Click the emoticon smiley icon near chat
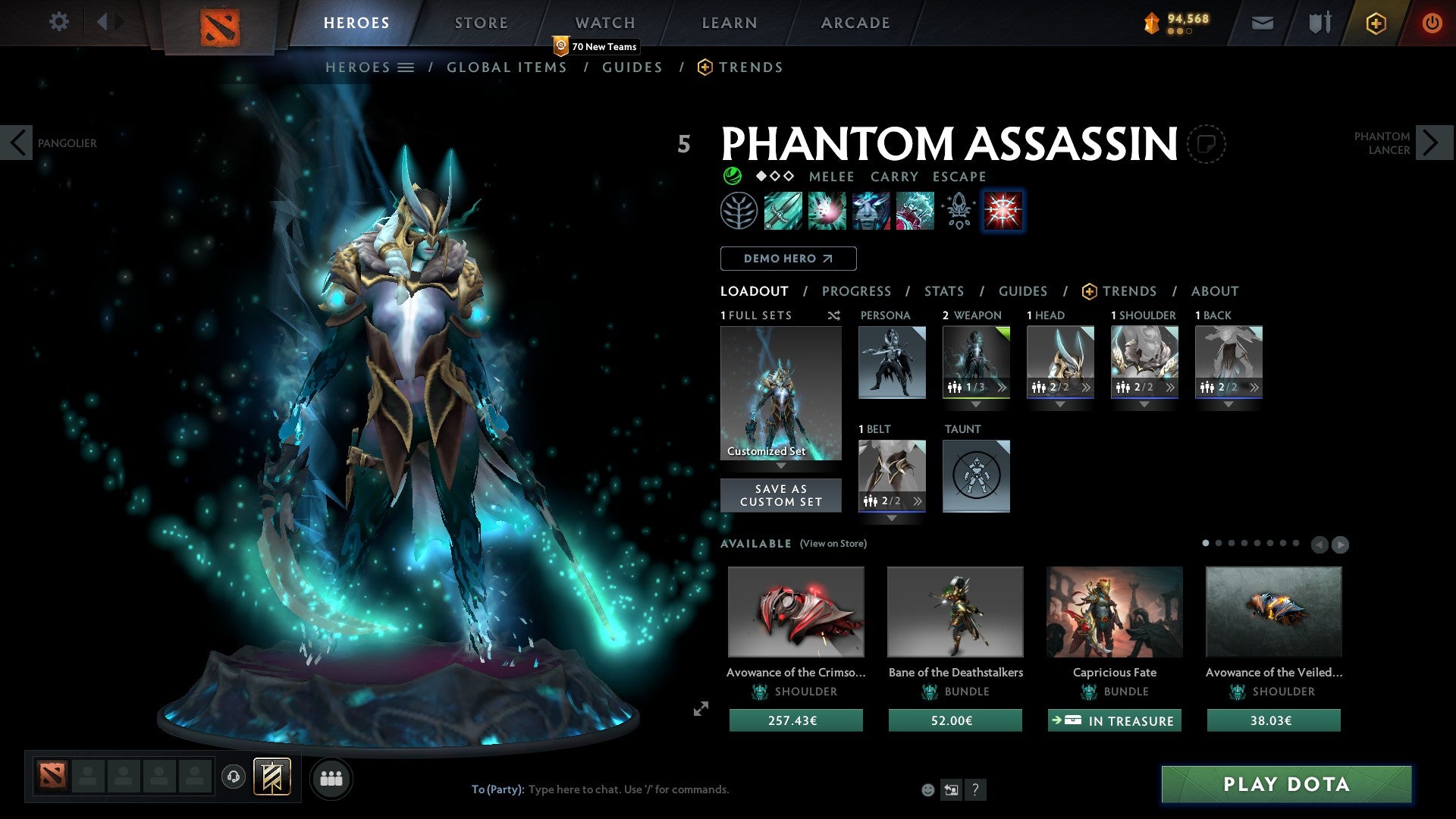This screenshot has width=1456, height=819. click(927, 789)
